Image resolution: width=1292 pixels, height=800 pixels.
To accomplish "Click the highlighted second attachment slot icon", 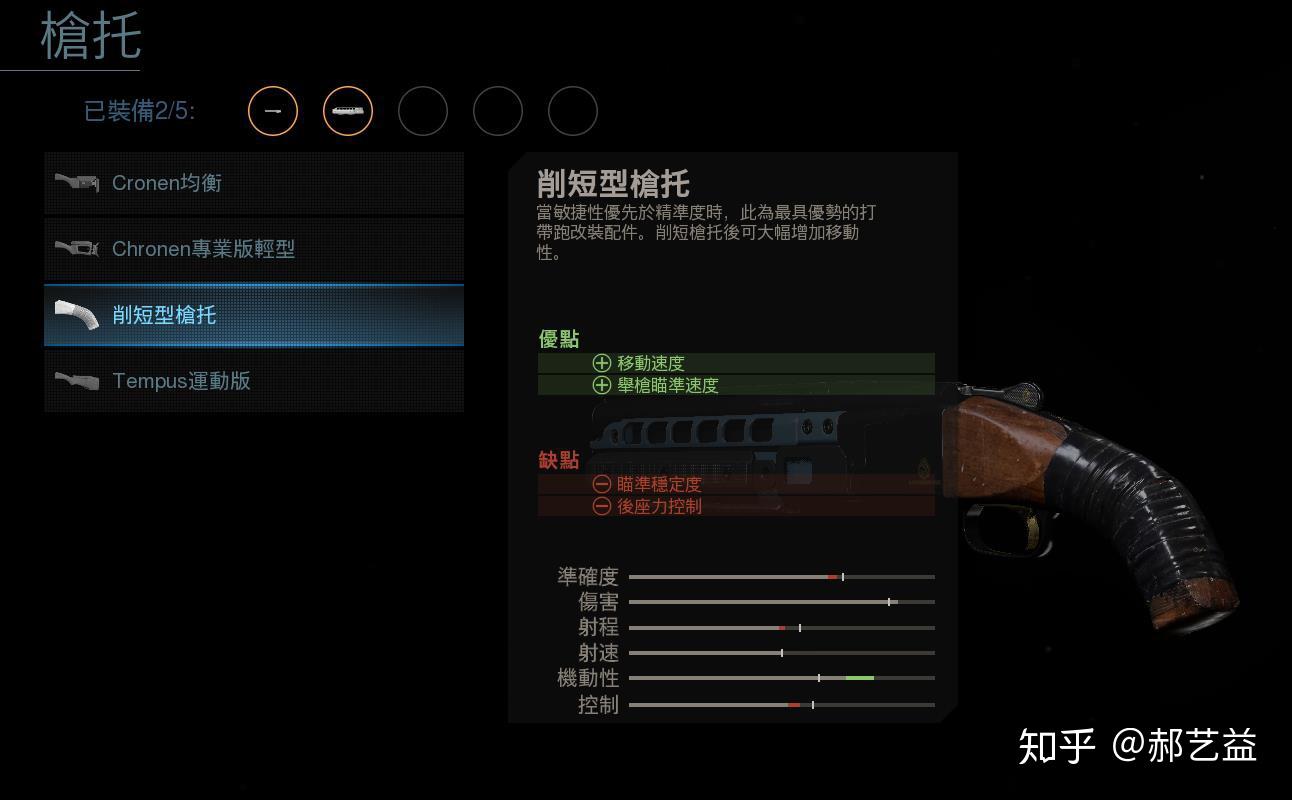I will pyautogui.click(x=347, y=111).
